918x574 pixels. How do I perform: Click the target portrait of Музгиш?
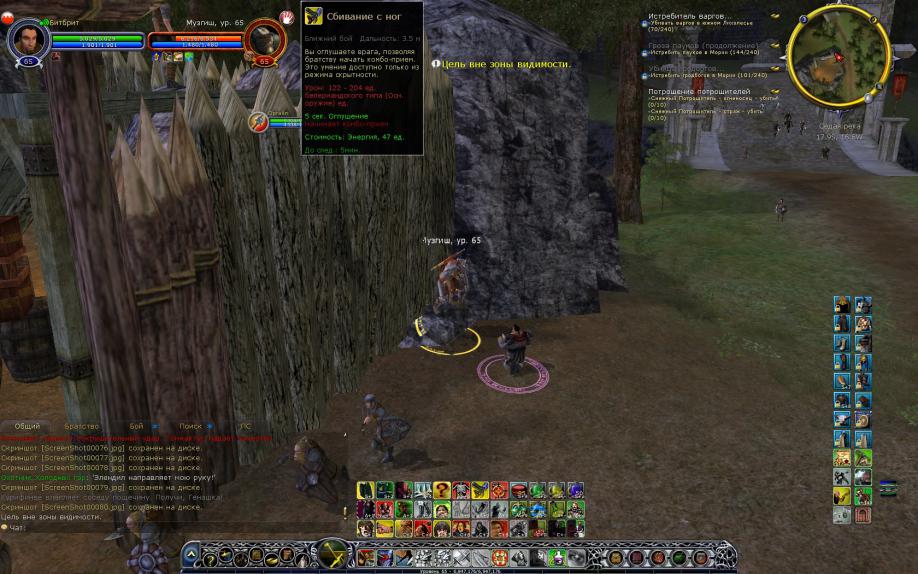coord(264,40)
